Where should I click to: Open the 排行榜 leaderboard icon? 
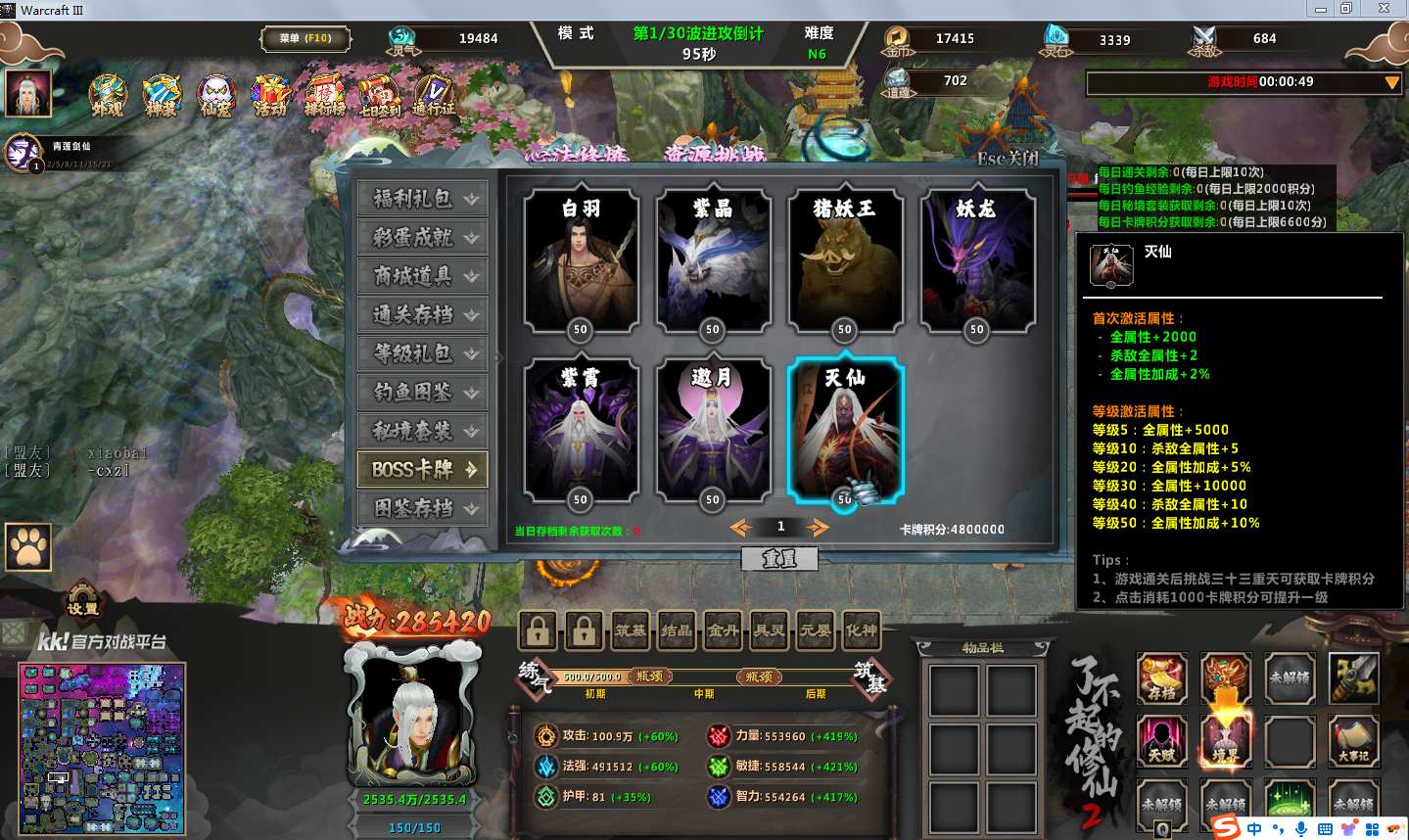point(324,97)
